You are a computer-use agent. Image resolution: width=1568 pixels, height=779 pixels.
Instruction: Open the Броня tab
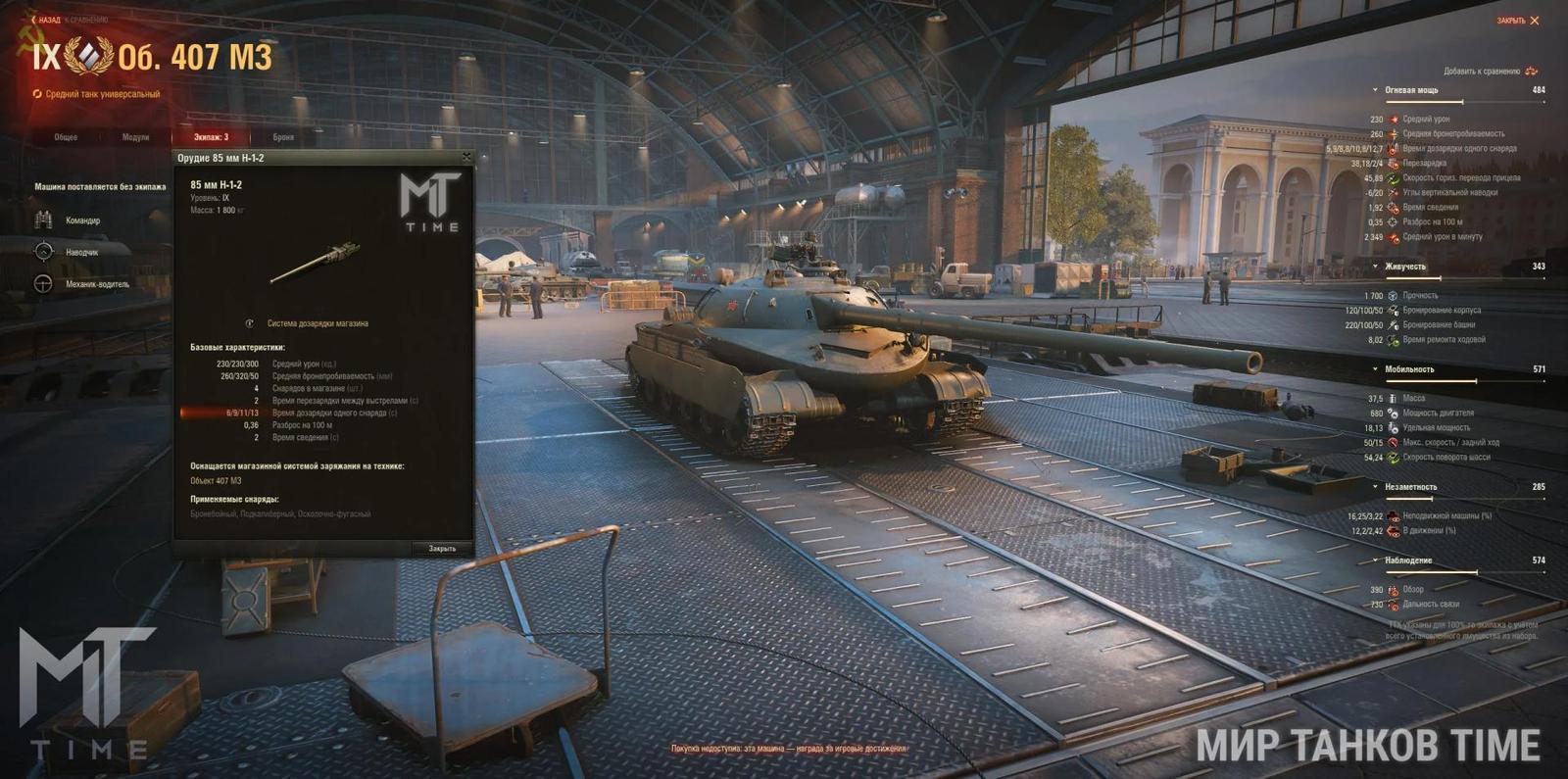[282, 137]
